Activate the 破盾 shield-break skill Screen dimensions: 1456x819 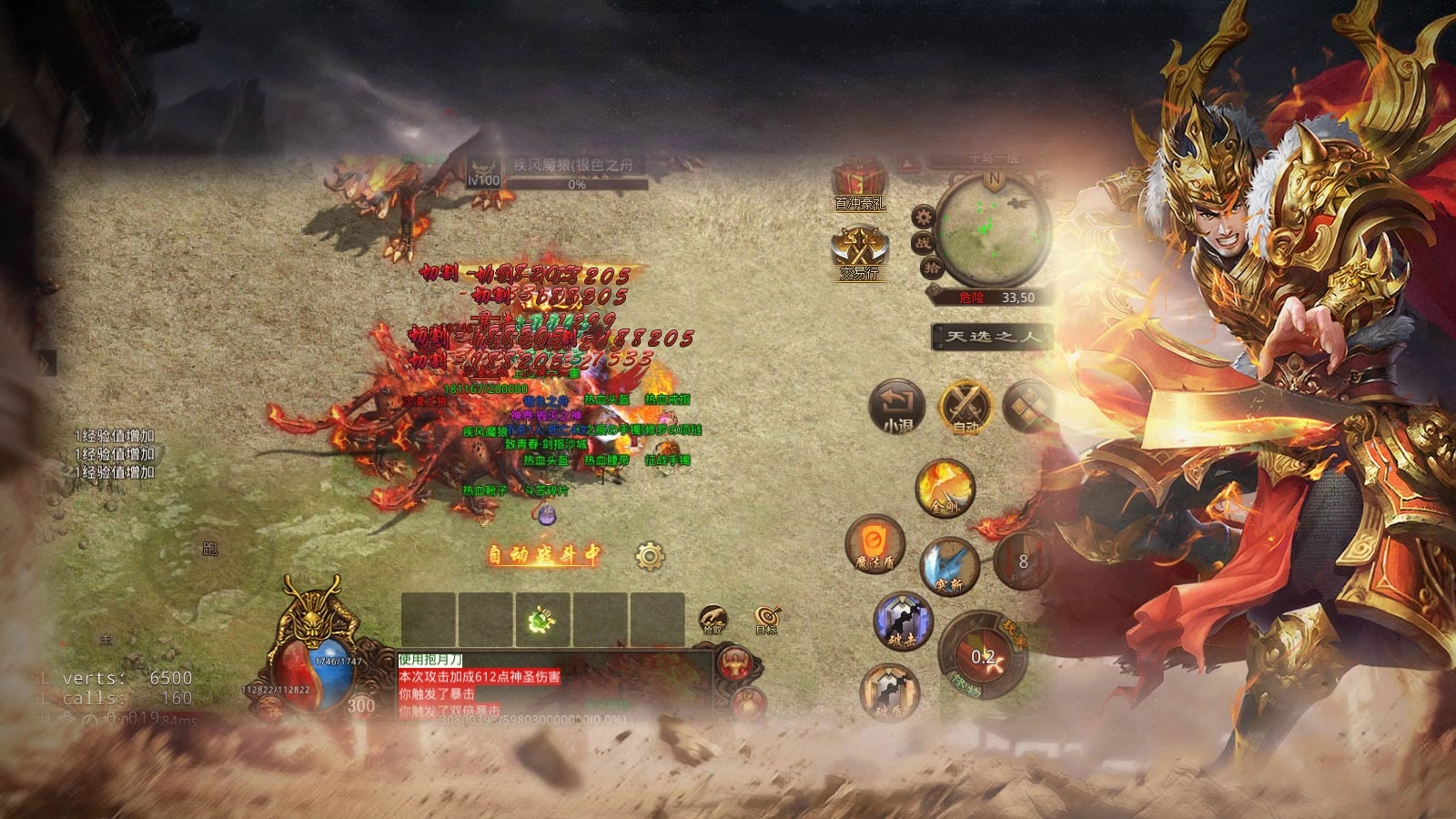click(x=889, y=693)
